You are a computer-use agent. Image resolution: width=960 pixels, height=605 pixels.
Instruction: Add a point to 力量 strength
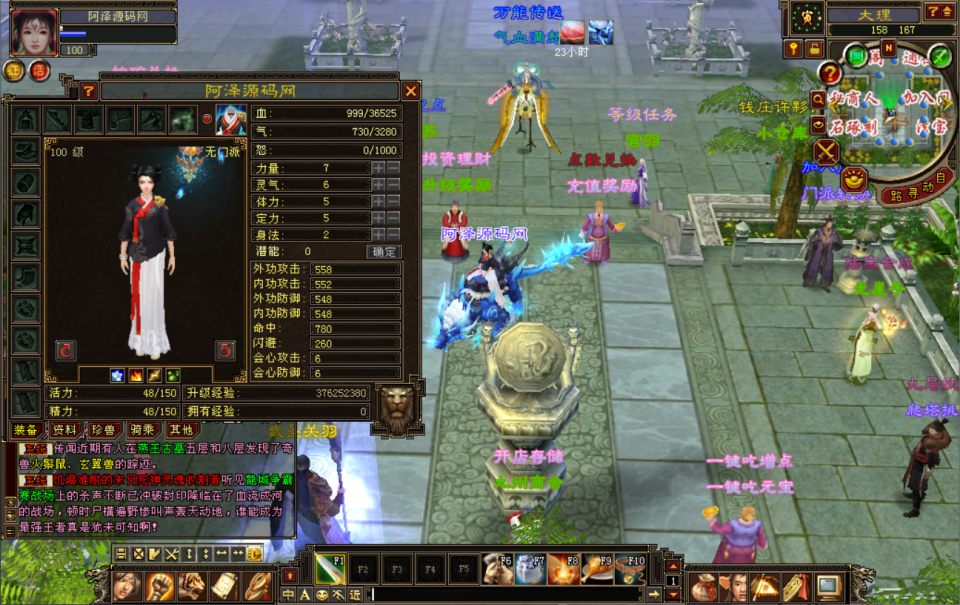point(378,168)
